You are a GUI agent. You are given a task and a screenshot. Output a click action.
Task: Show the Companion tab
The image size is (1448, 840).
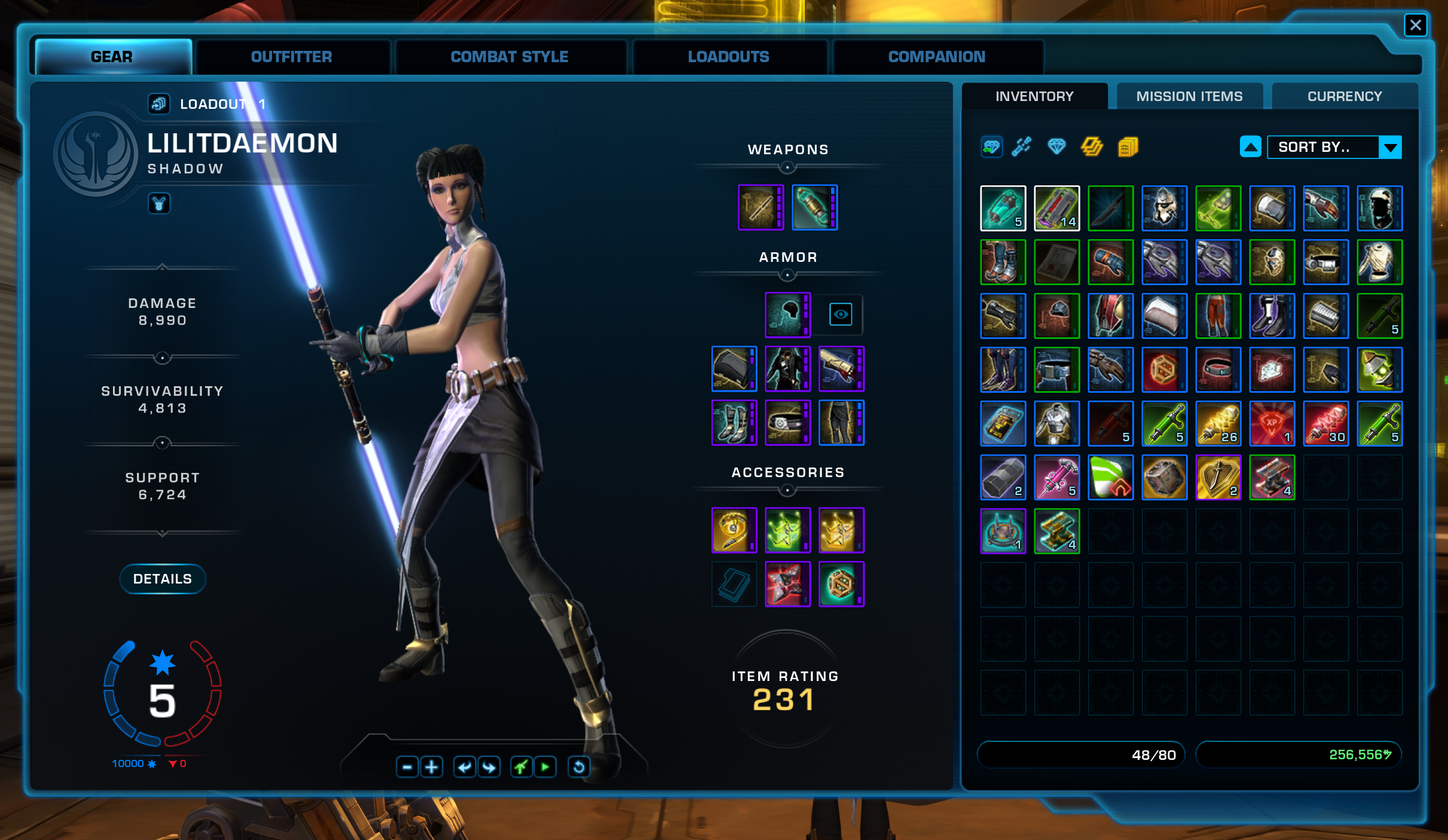936,57
